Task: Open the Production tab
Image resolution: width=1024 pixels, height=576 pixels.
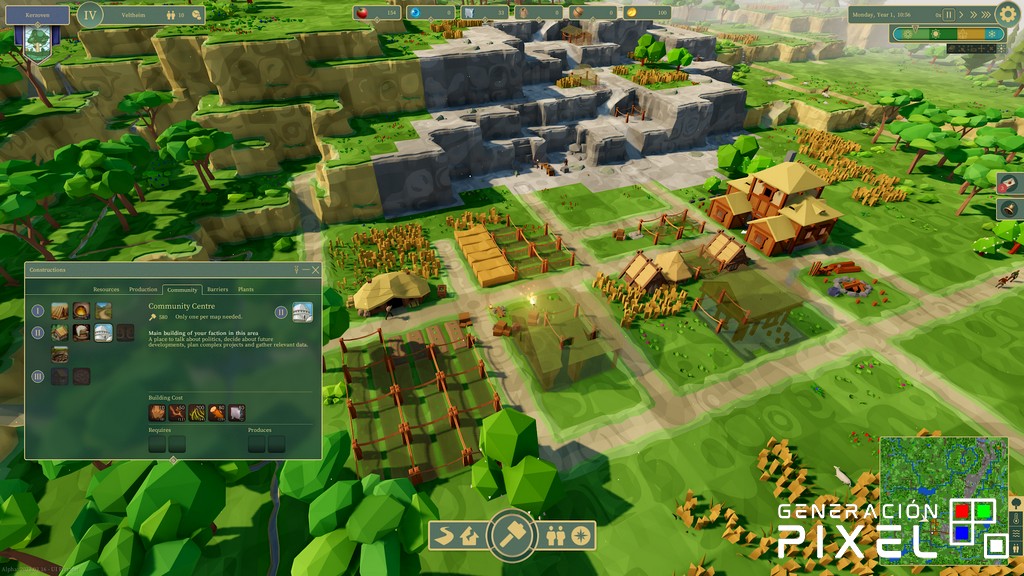Action: (x=143, y=289)
